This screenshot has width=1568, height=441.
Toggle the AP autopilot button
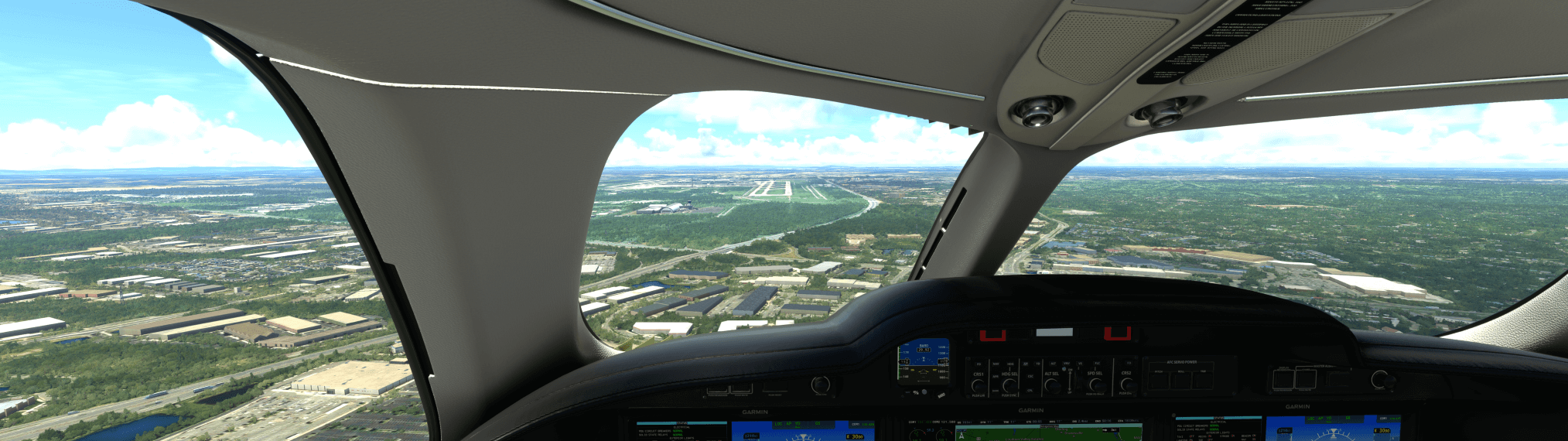[1027, 364]
